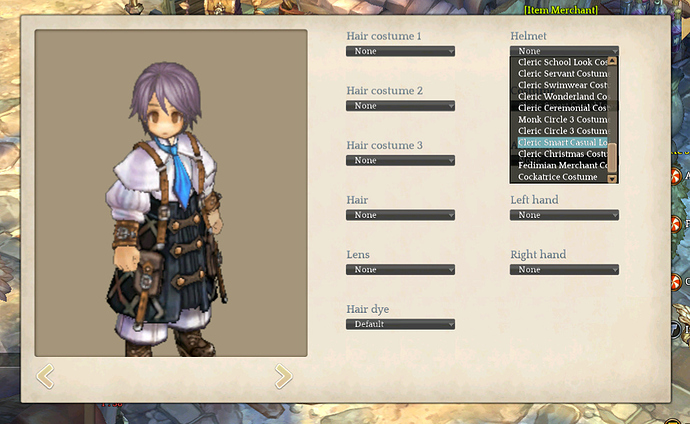This screenshot has height=424, width=690.
Task: Open the Hair costume 2 dropdown
Action: (400, 106)
